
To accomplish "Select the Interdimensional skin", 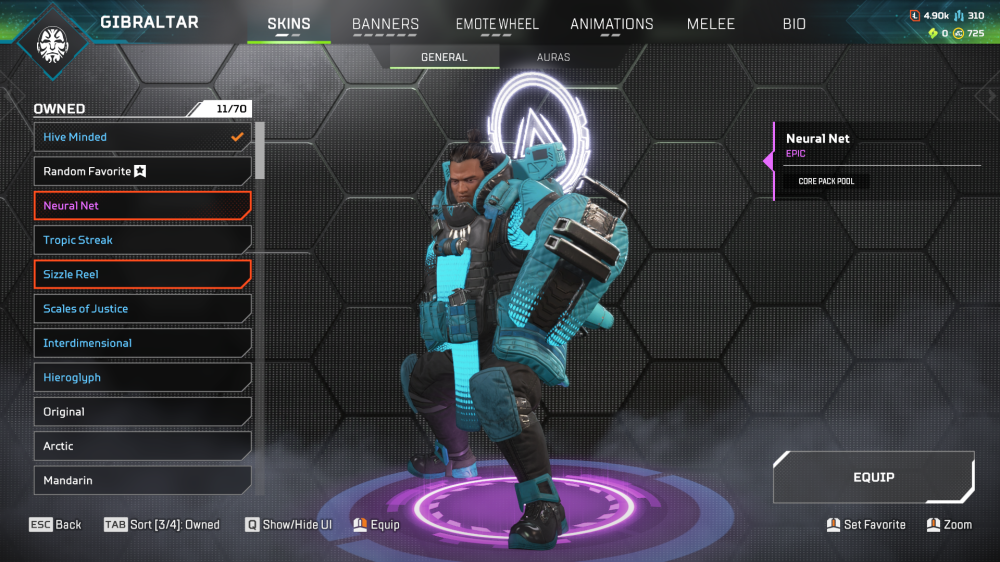I will 142,343.
